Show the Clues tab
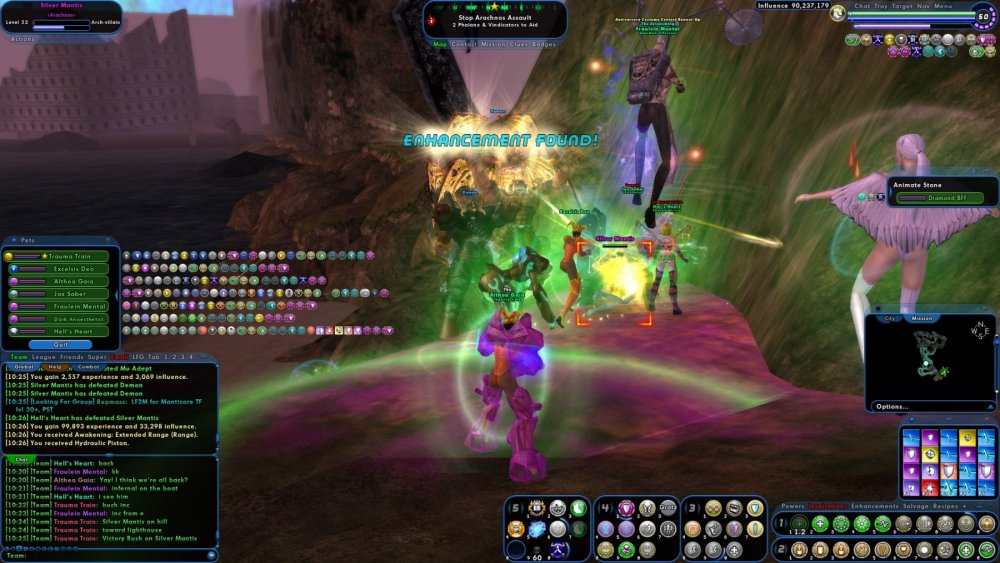The image size is (1000, 563). [518, 44]
